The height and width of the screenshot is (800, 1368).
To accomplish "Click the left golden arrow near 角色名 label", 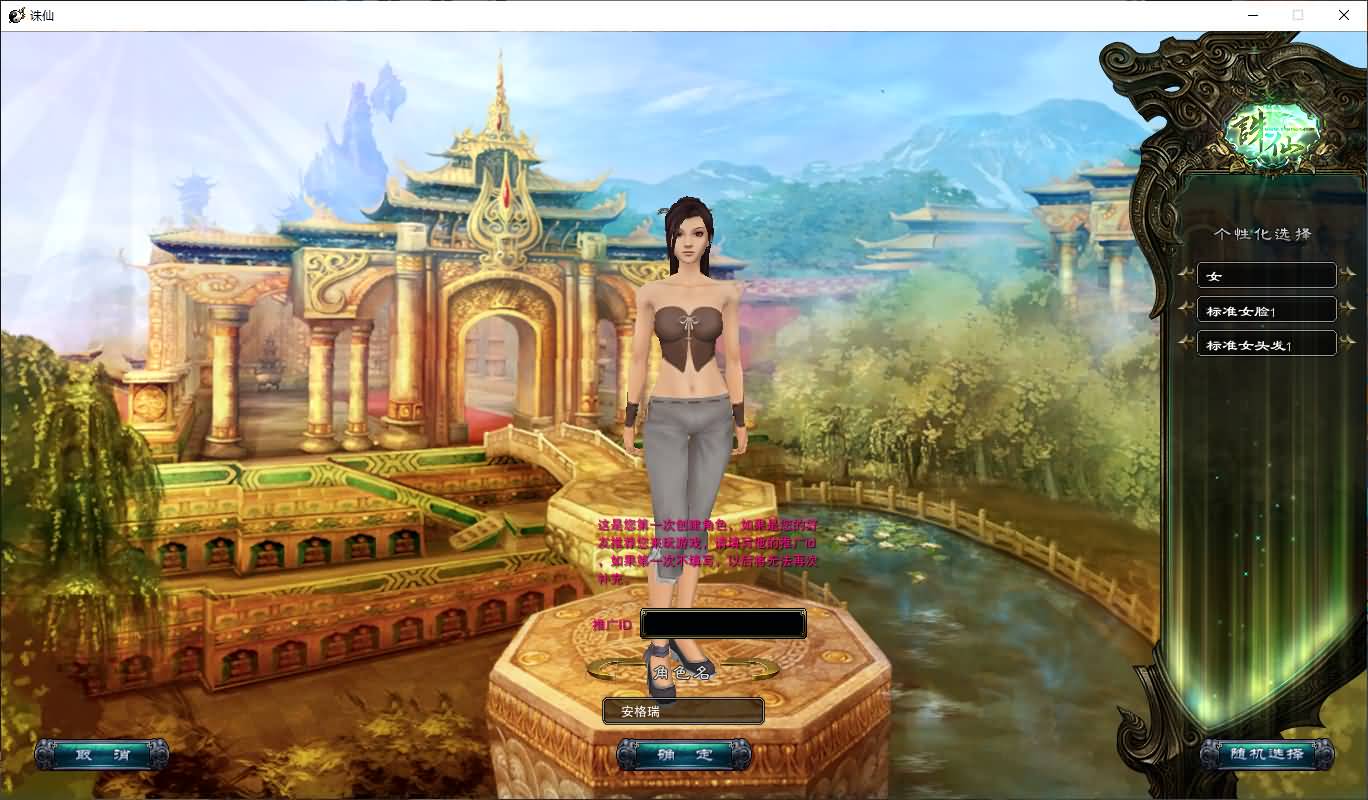I will pyautogui.click(x=600, y=668).
